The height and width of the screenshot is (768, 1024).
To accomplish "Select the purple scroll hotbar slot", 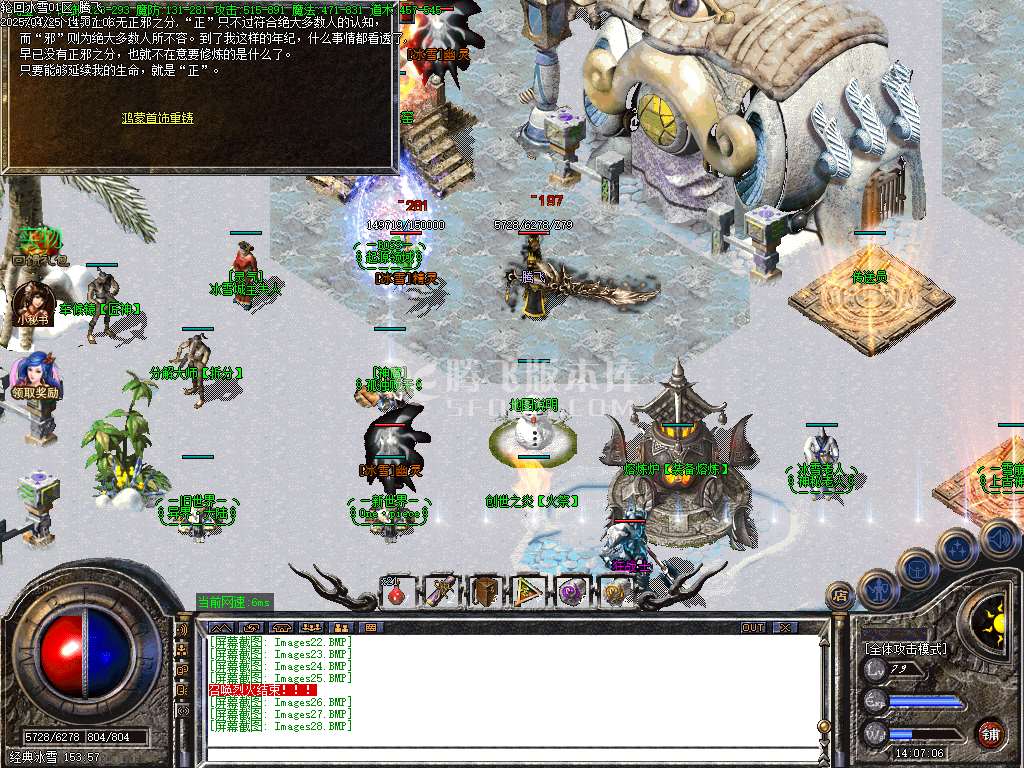I will [442, 592].
